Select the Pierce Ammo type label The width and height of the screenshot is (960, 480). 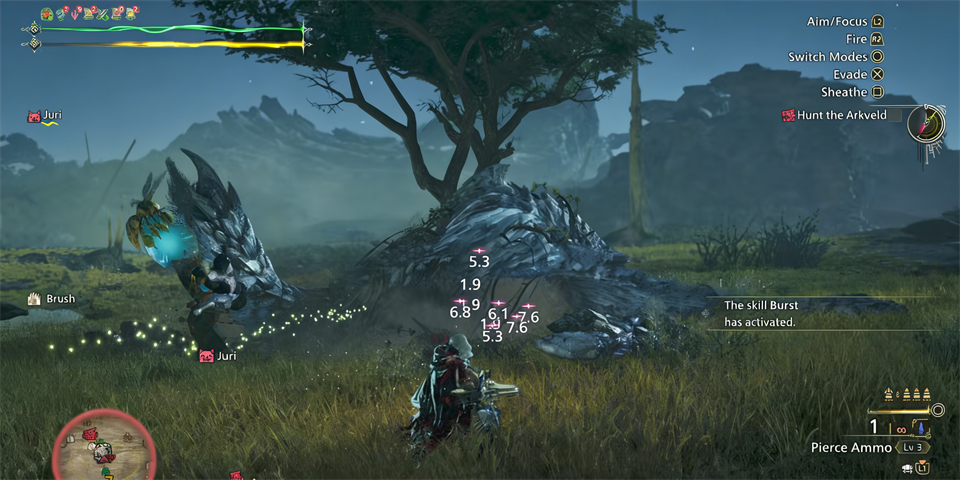click(x=851, y=448)
